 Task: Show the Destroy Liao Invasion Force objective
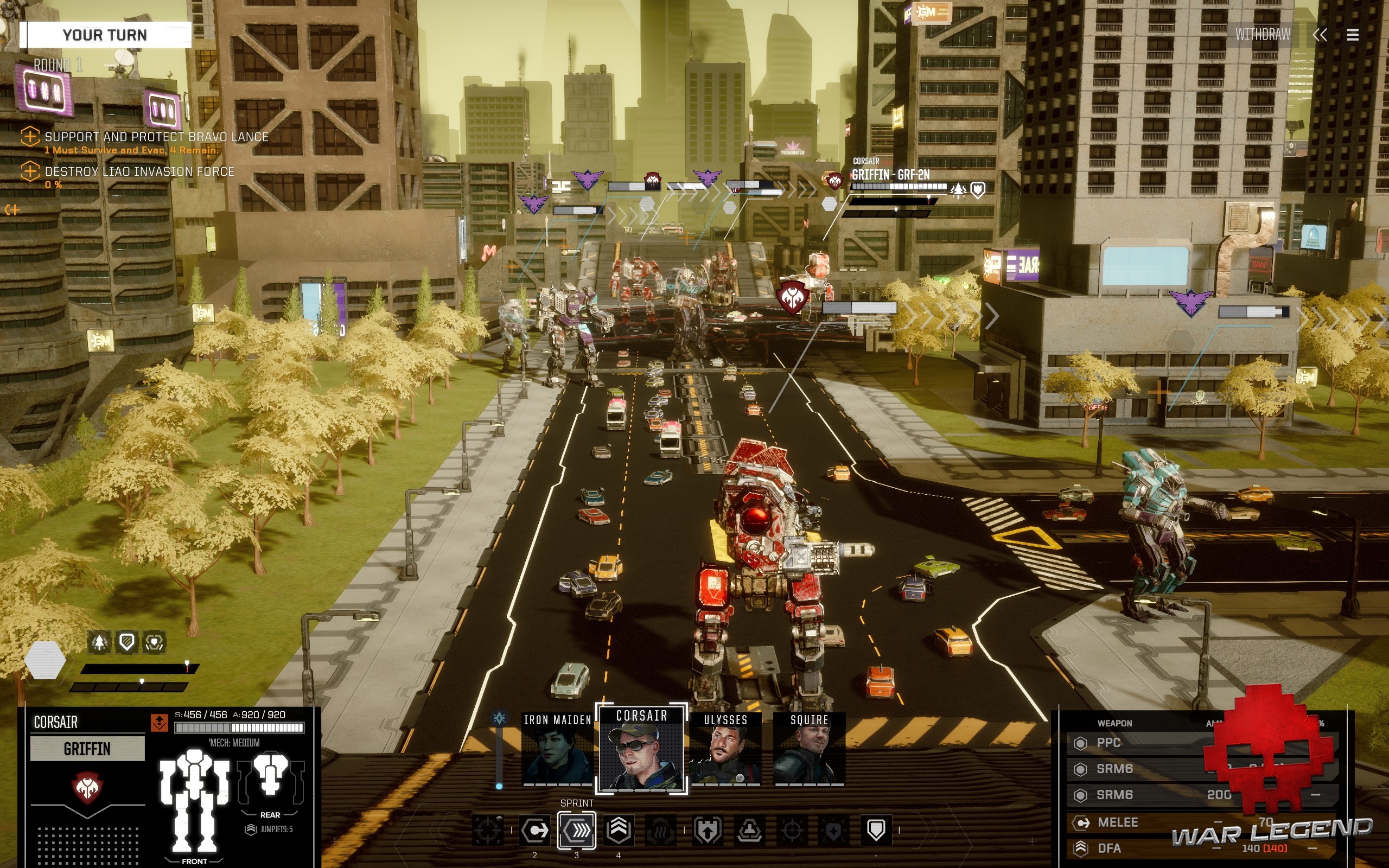click(139, 171)
